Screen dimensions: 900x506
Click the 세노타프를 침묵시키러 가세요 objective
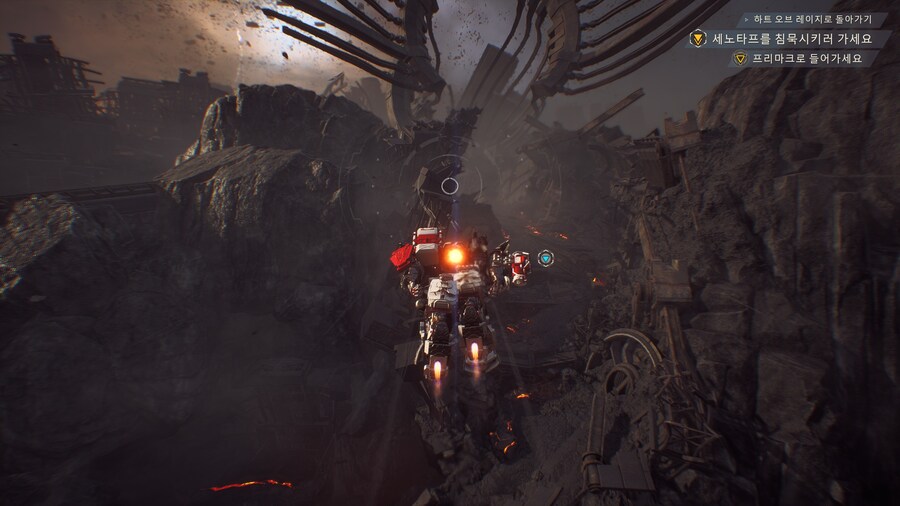(x=791, y=39)
